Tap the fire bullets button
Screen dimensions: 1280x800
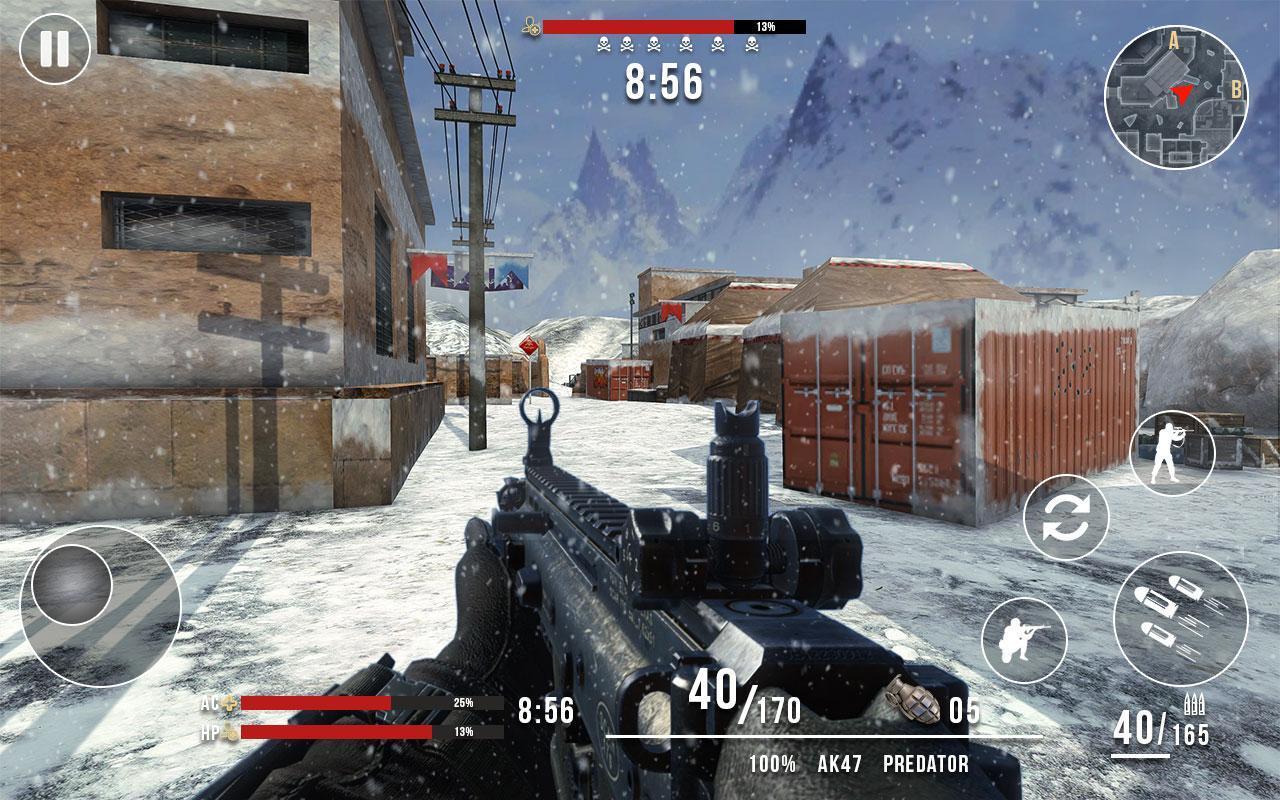[x=1180, y=618]
